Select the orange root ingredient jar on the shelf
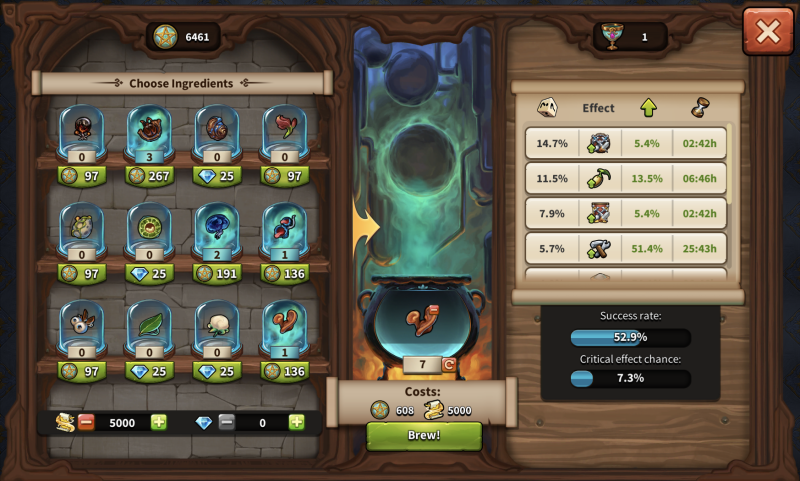This screenshot has width=800, height=481. tap(284, 324)
